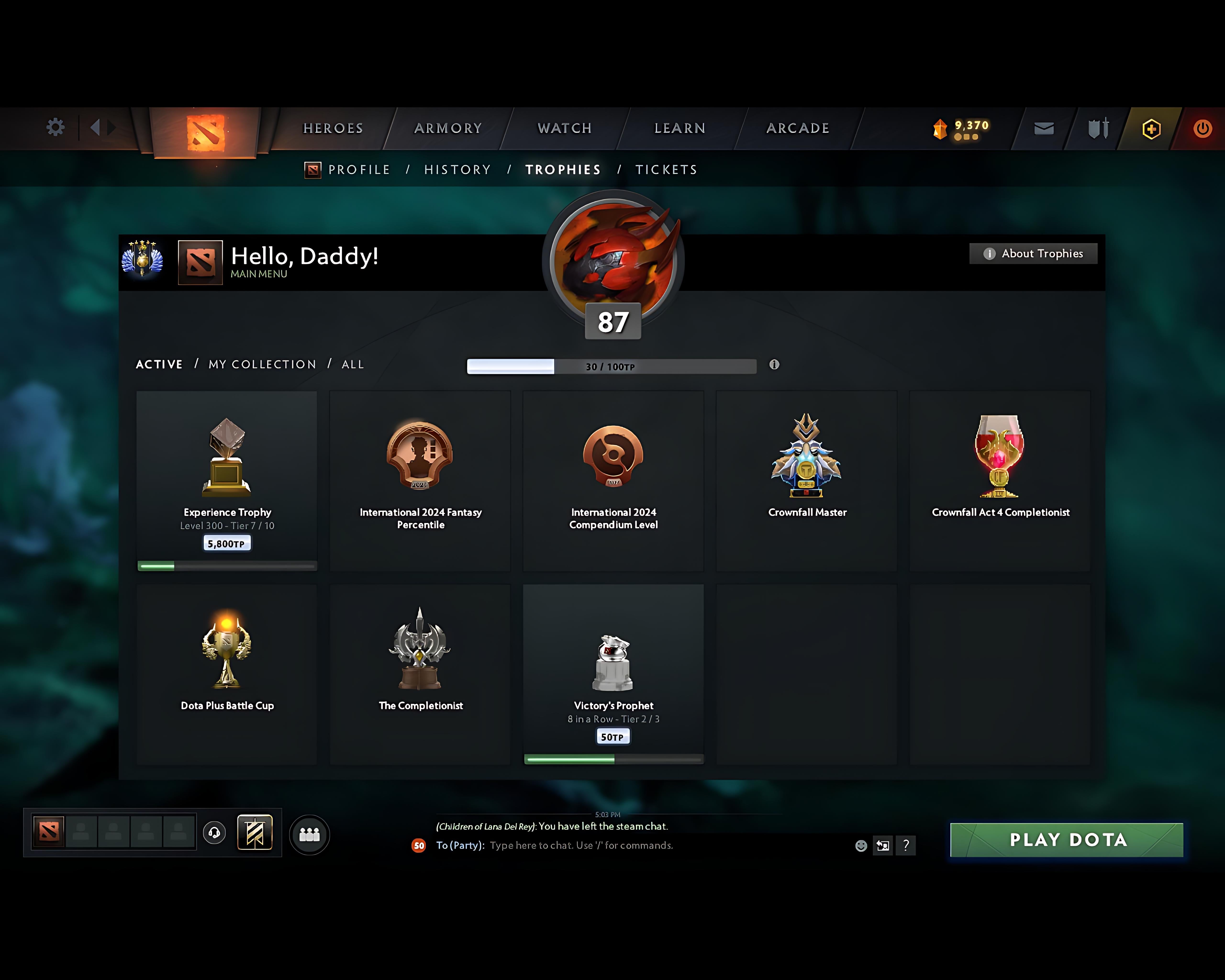Click the PLAY DOTA button
This screenshot has width=1225, height=980.
[1066, 840]
